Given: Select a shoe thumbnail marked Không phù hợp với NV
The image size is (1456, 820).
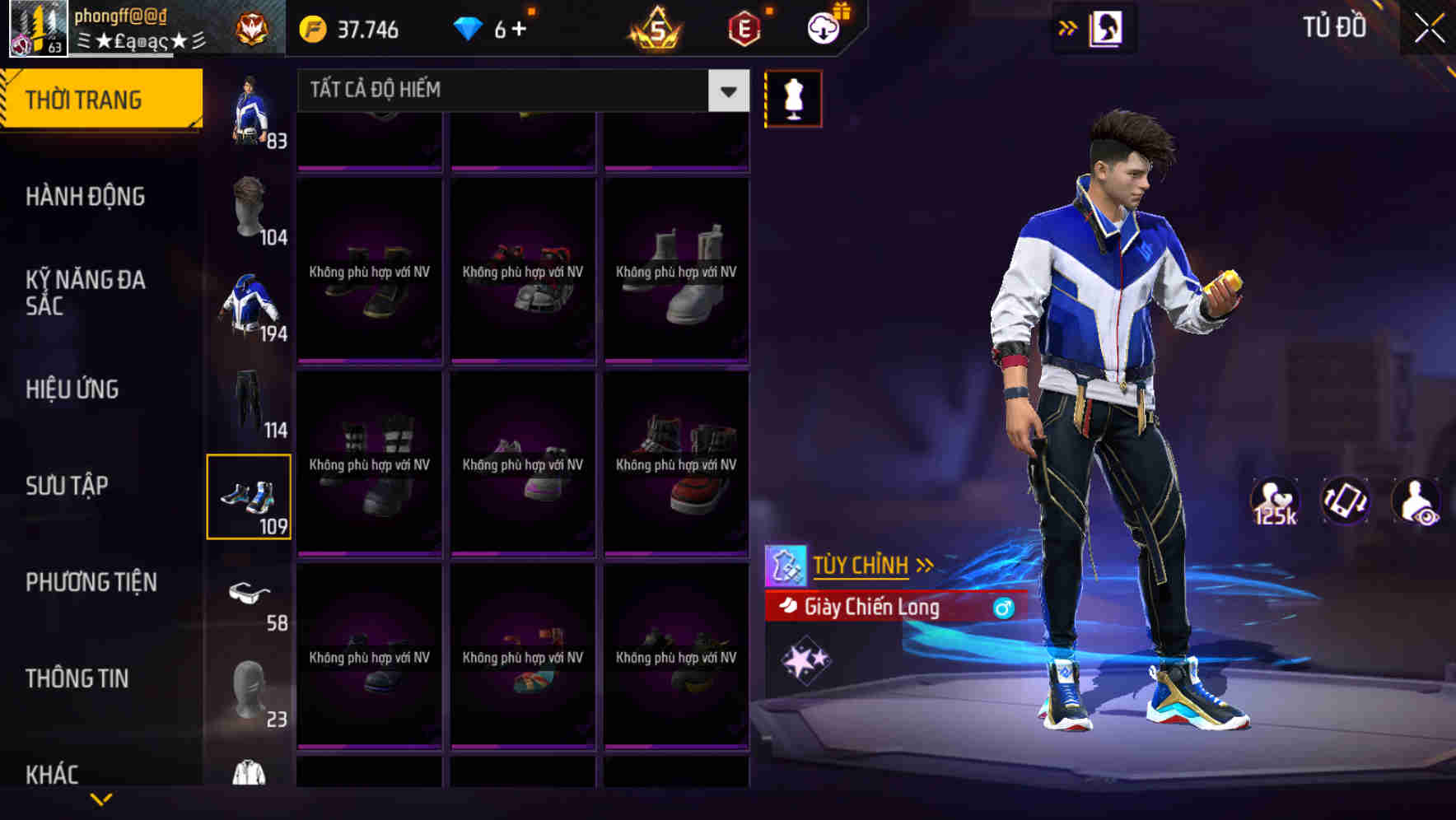Looking at the screenshot, I should click(369, 272).
